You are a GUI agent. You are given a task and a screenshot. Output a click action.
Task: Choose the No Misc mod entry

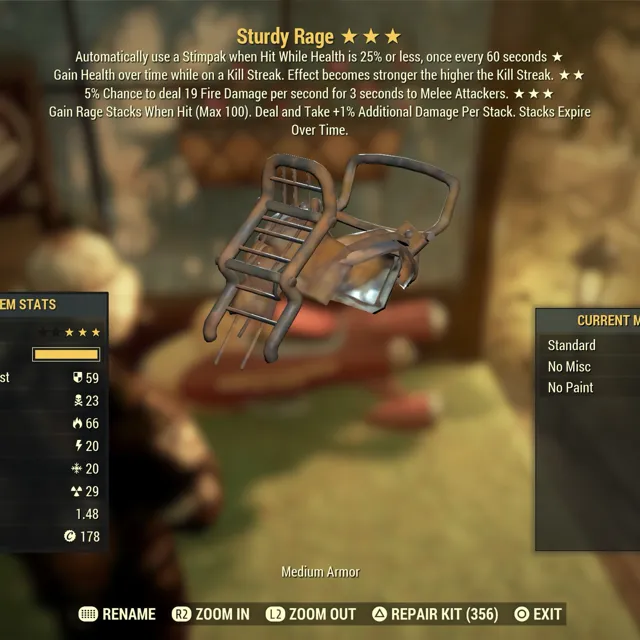coord(570,366)
